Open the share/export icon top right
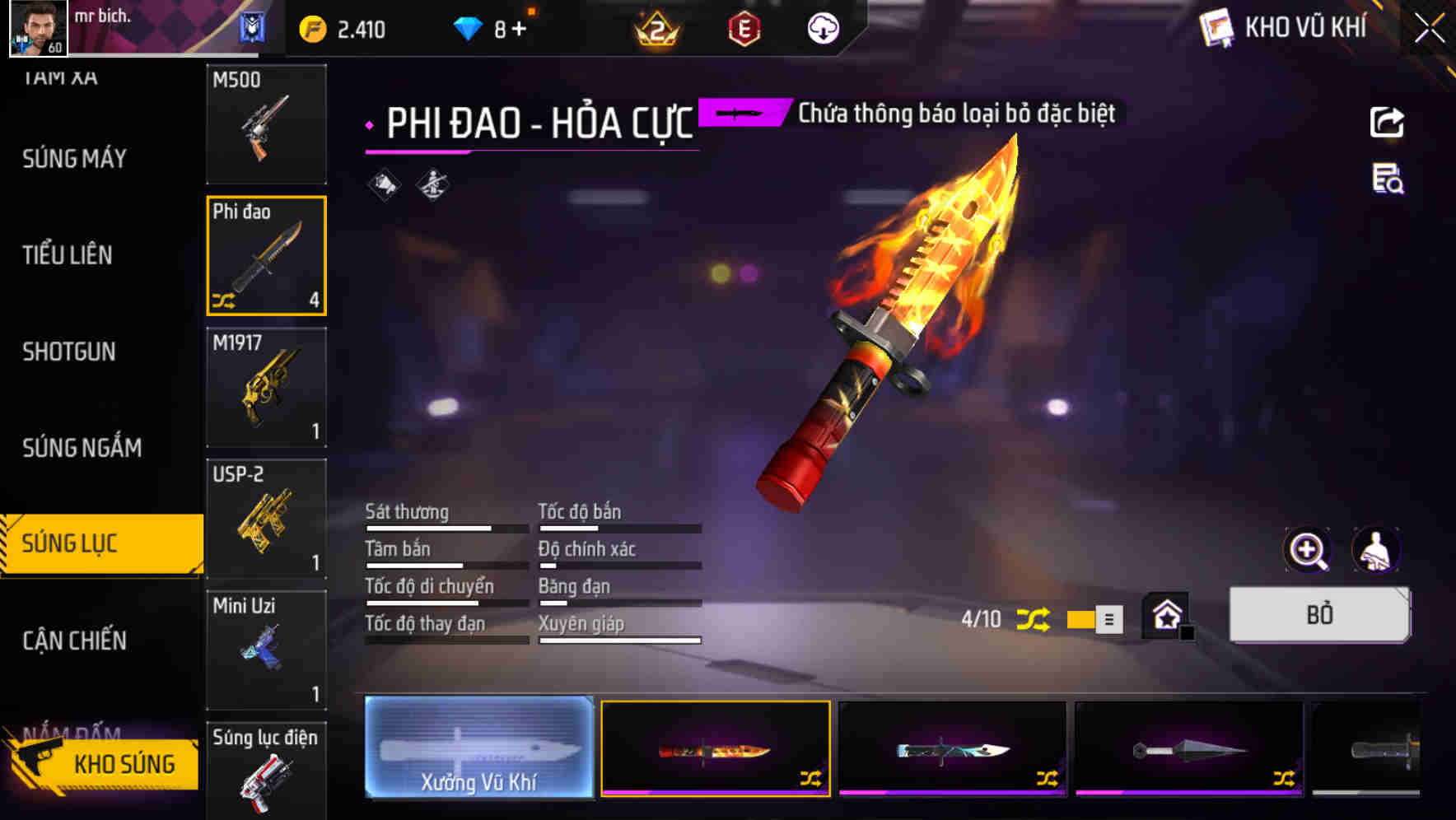 (x=1388, y=122)
